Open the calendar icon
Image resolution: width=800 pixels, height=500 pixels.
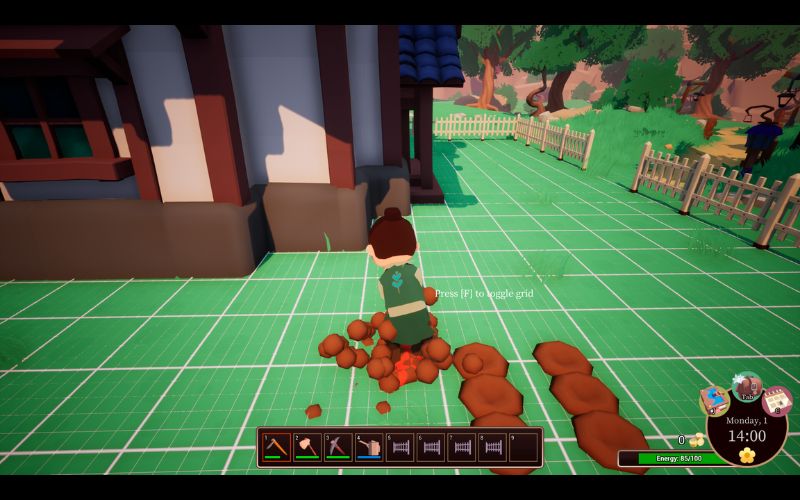tap(777, 402)
